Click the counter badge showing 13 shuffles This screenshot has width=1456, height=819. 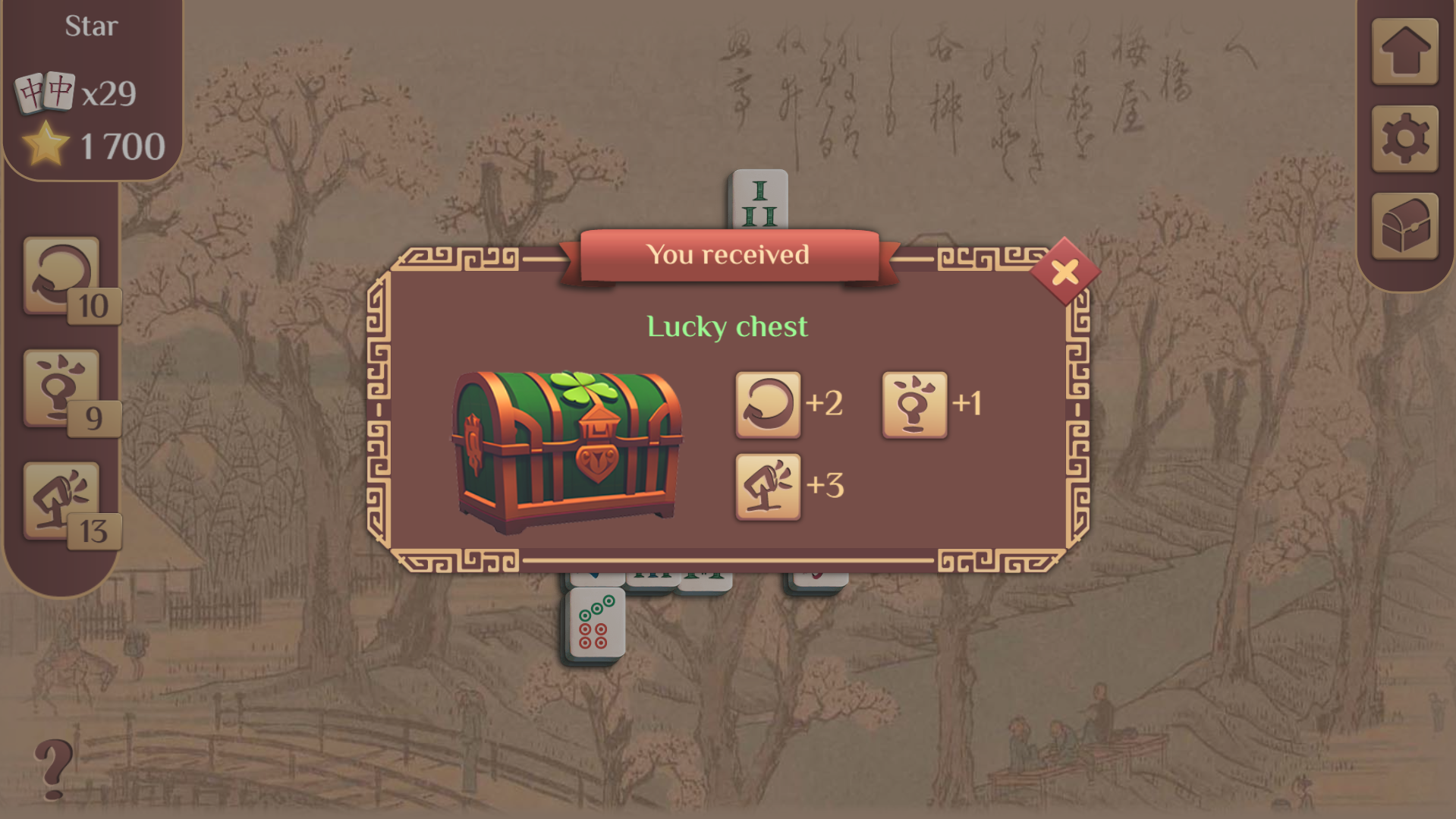pyautogui.click(x=93, y=532)
